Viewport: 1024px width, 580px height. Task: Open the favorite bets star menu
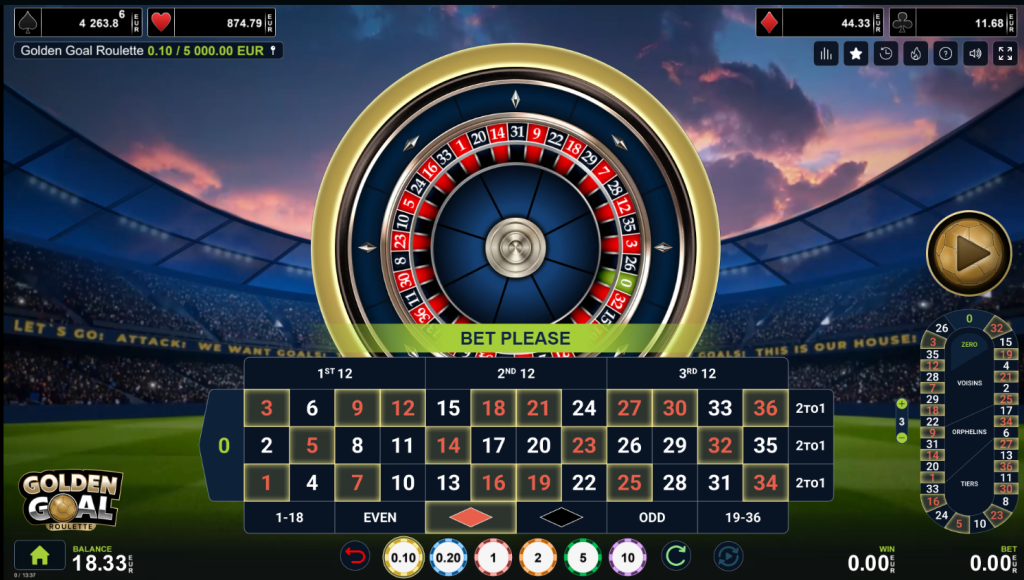pos(855,54)
